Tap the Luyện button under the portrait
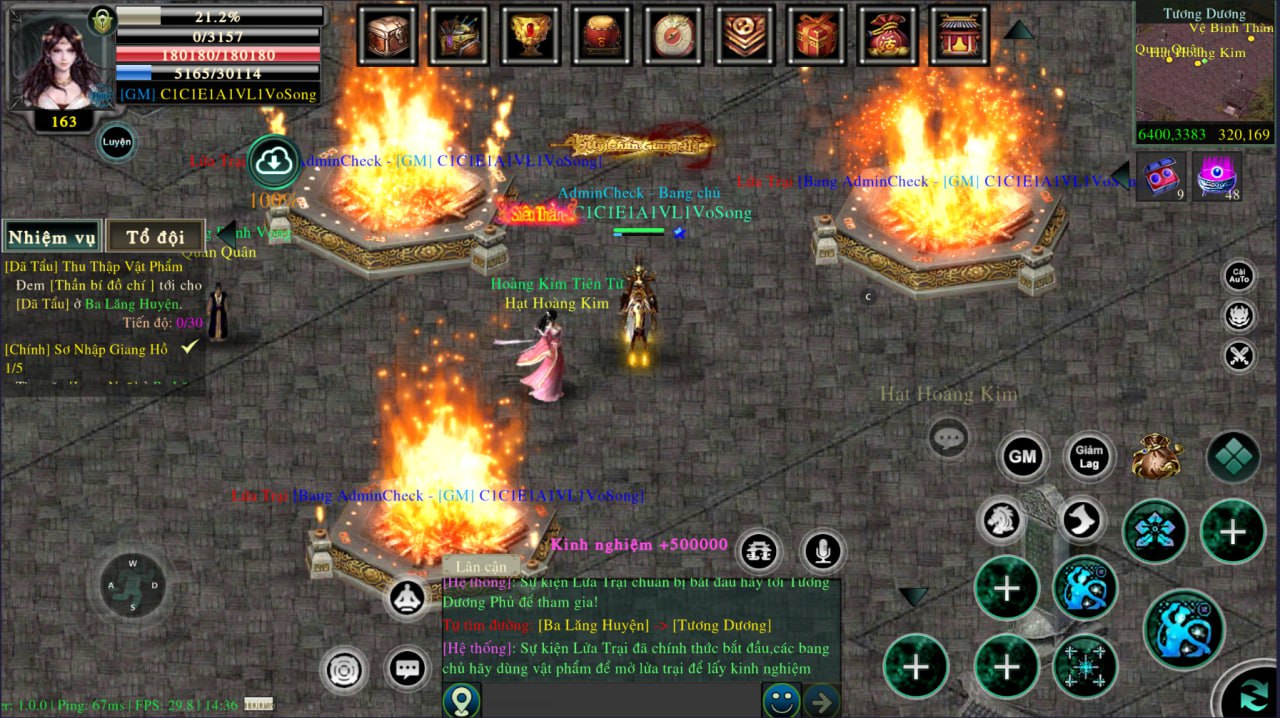 116,142
